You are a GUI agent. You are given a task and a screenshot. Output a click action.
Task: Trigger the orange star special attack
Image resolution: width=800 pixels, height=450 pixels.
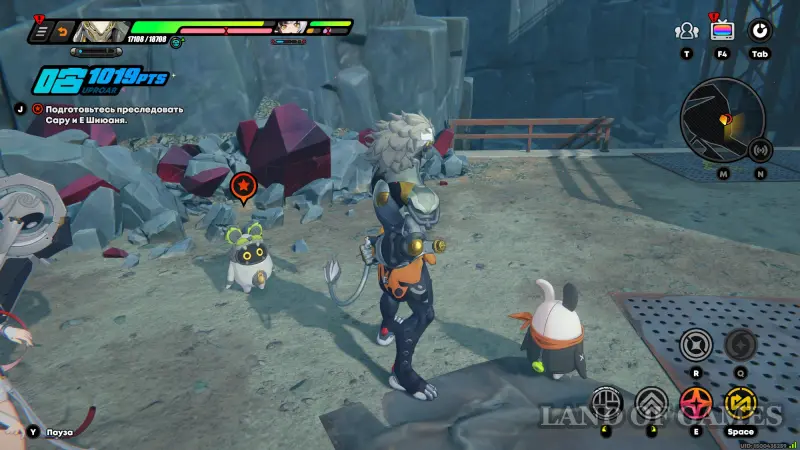(694, 403)
